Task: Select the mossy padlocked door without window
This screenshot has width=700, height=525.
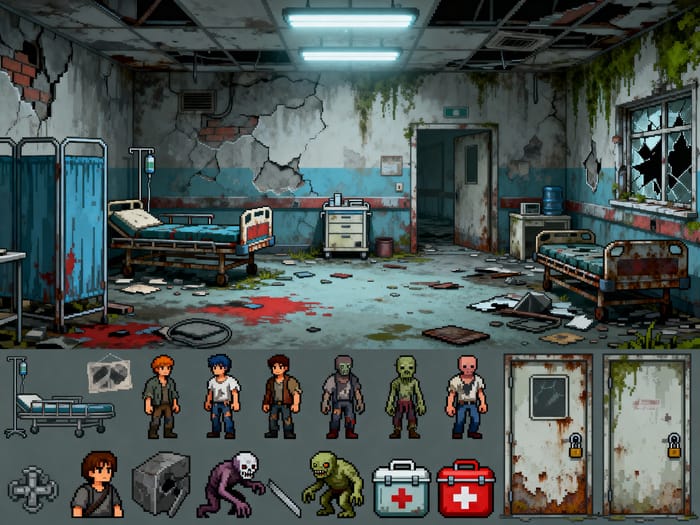Action: [647, 432]
